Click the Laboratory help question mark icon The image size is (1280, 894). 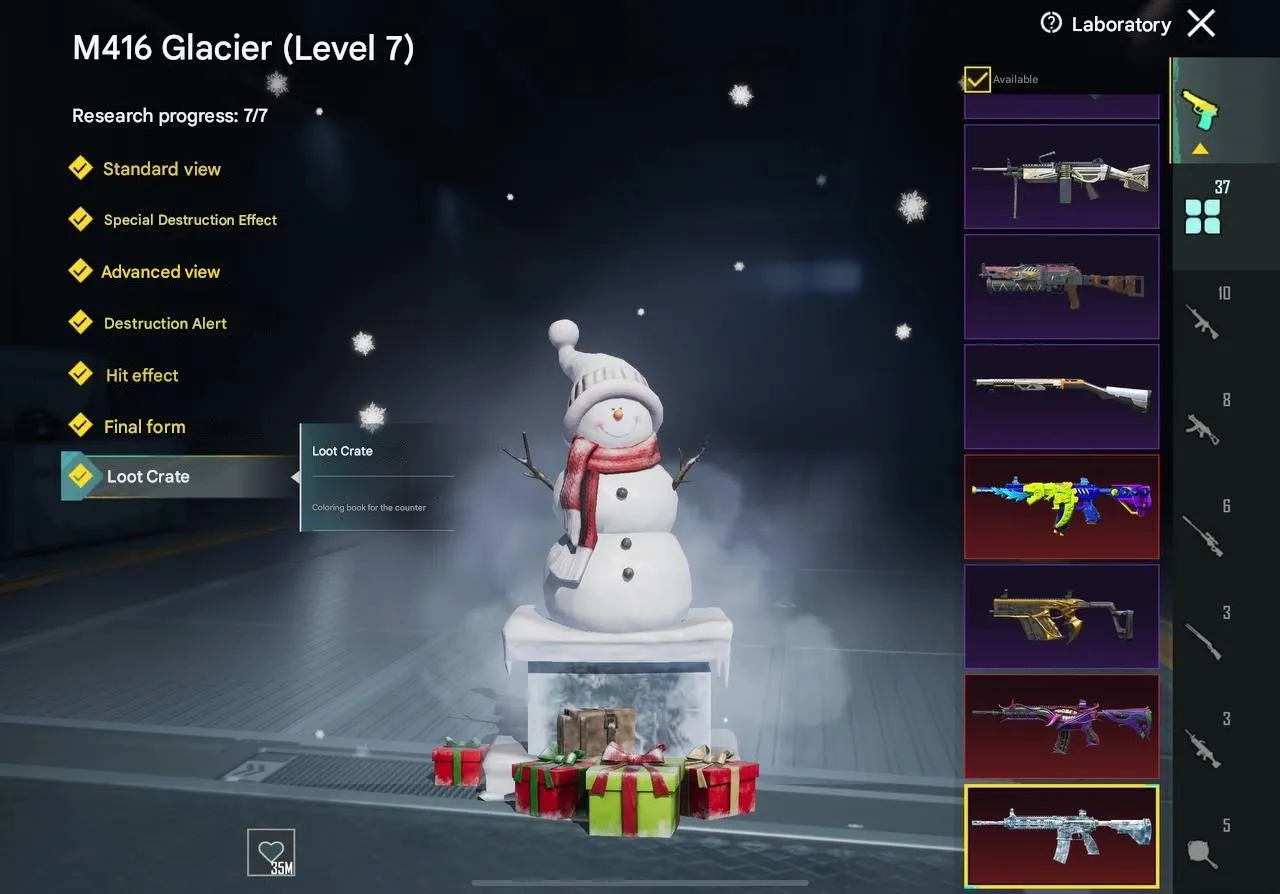click(1050, 23)
